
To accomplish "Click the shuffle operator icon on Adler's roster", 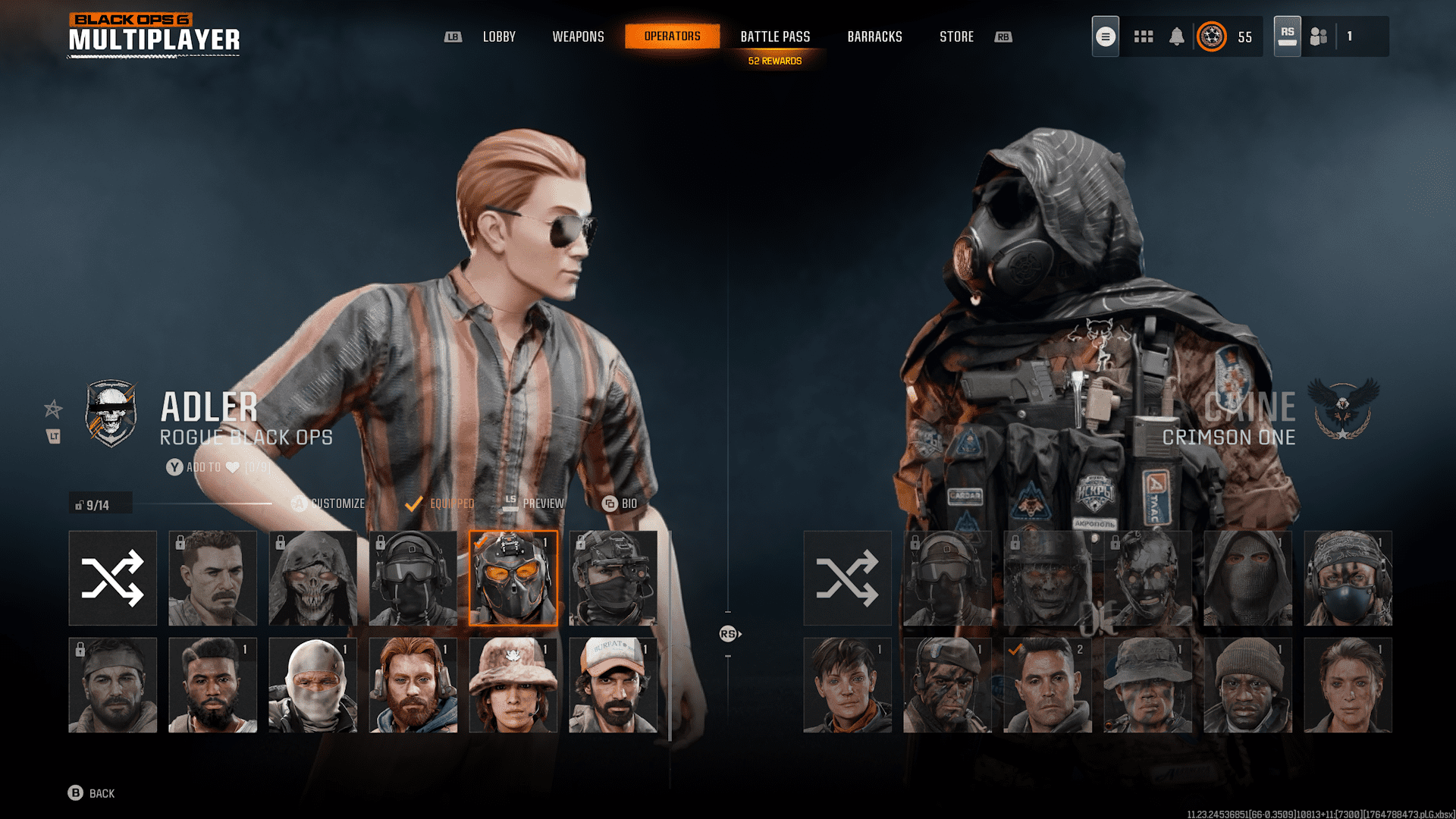I will [112, 578].
